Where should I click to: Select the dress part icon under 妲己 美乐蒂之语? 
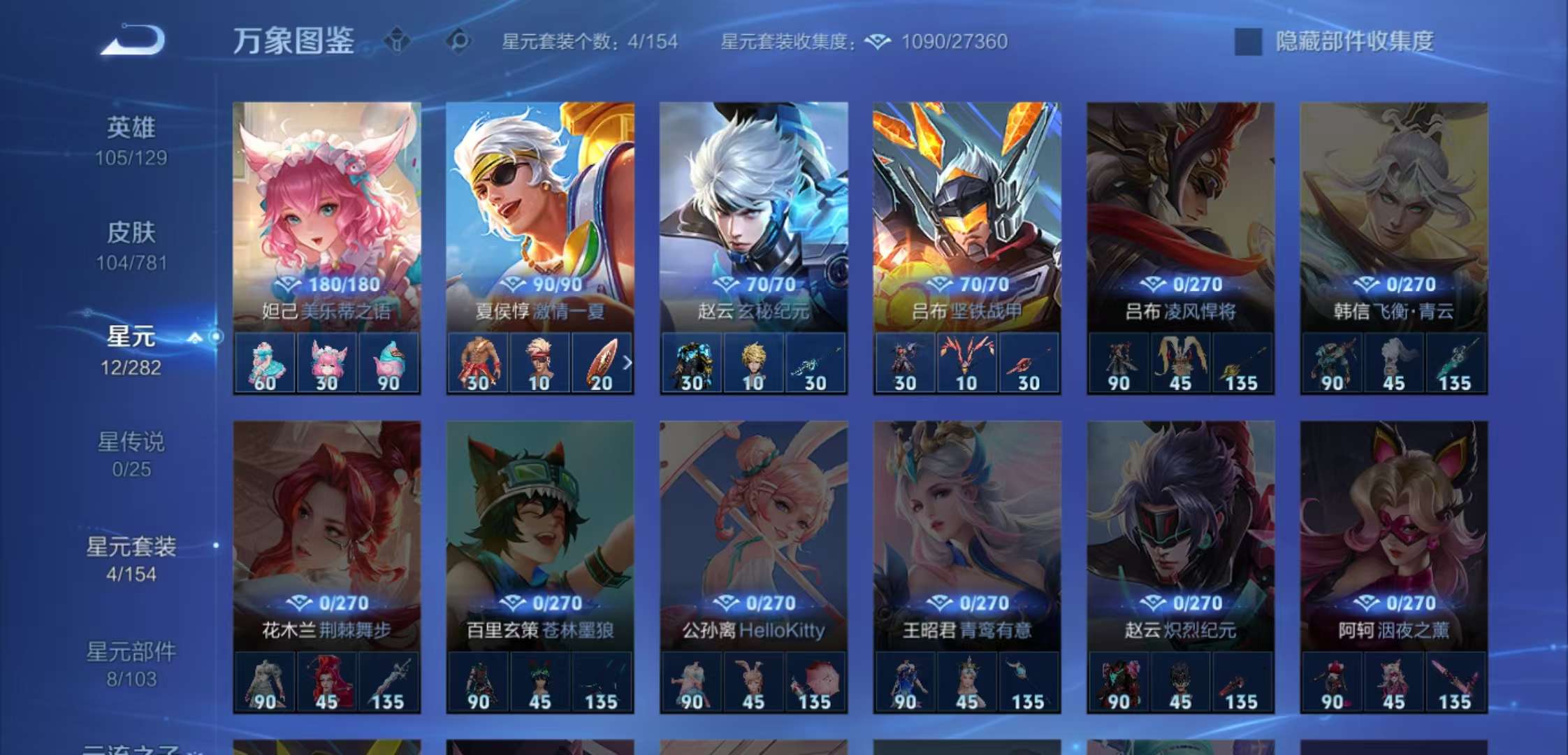coord(266,362)
